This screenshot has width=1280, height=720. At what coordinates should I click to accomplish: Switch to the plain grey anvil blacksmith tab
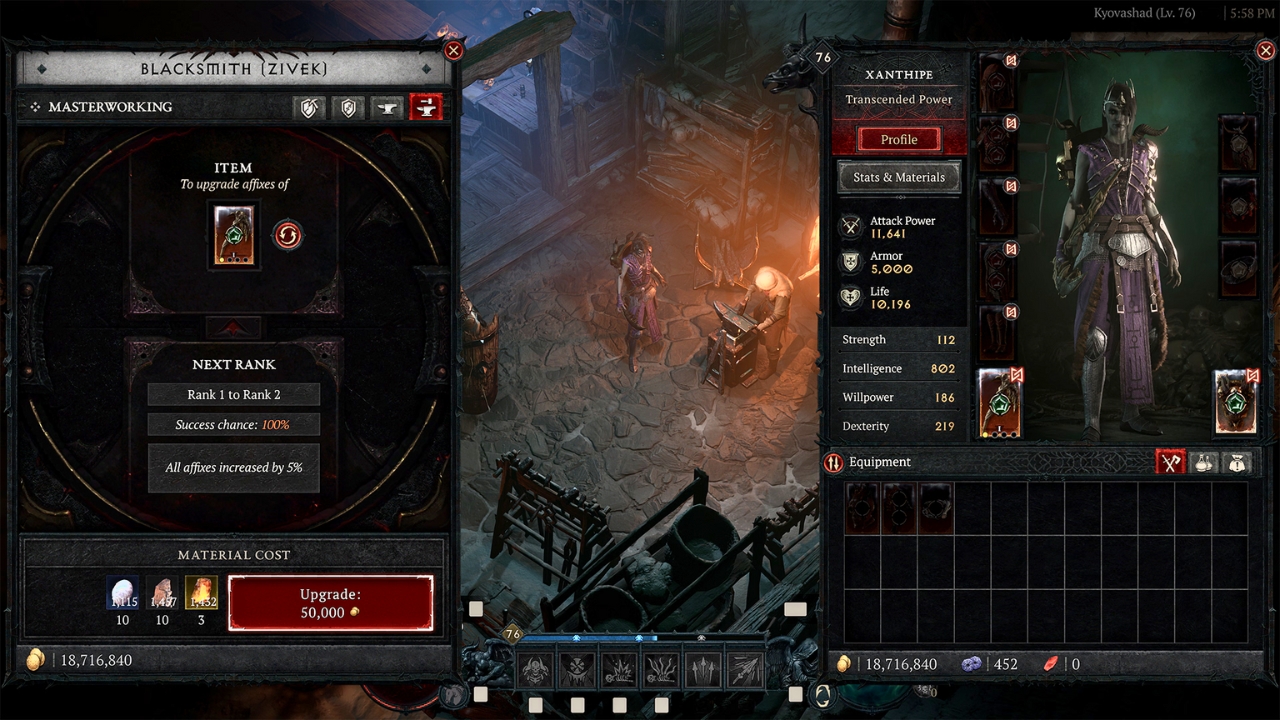click(388, 107)
